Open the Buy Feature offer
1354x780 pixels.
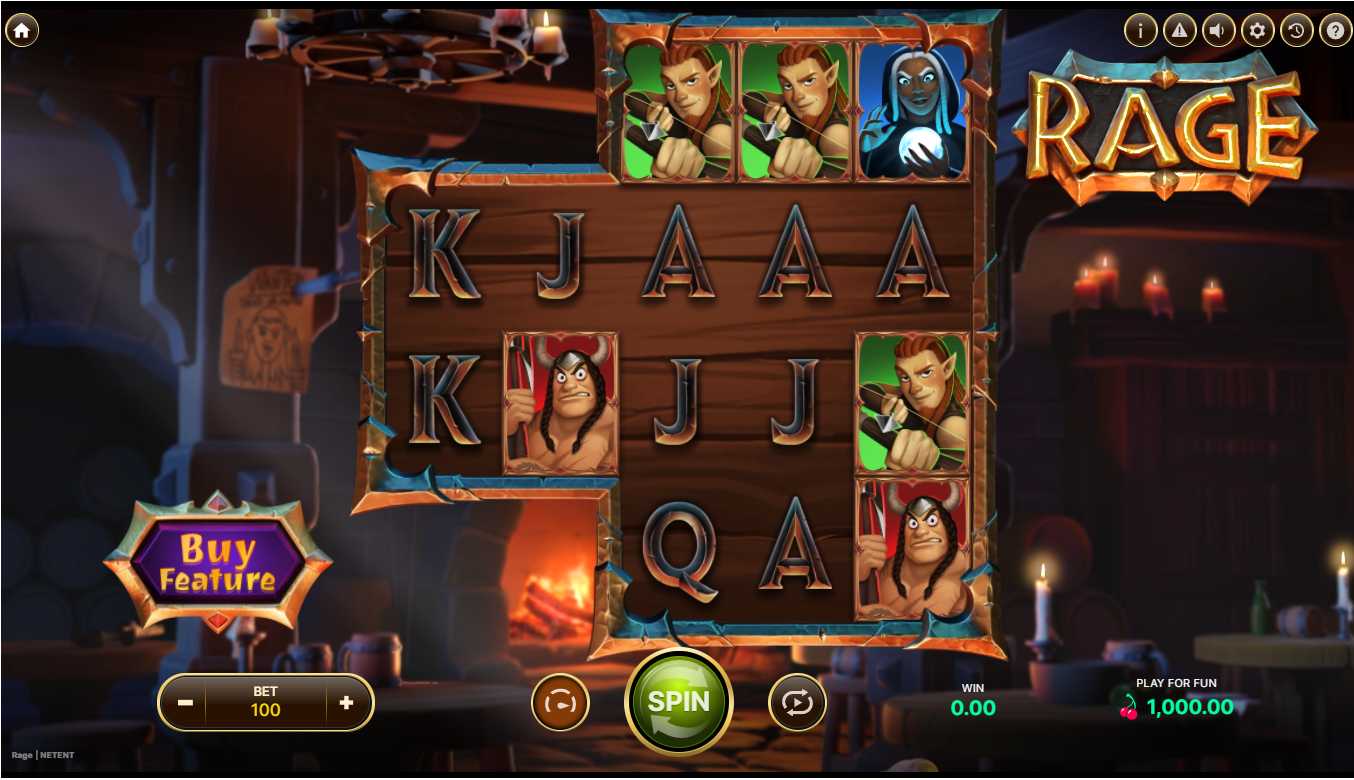pos(217,564)
